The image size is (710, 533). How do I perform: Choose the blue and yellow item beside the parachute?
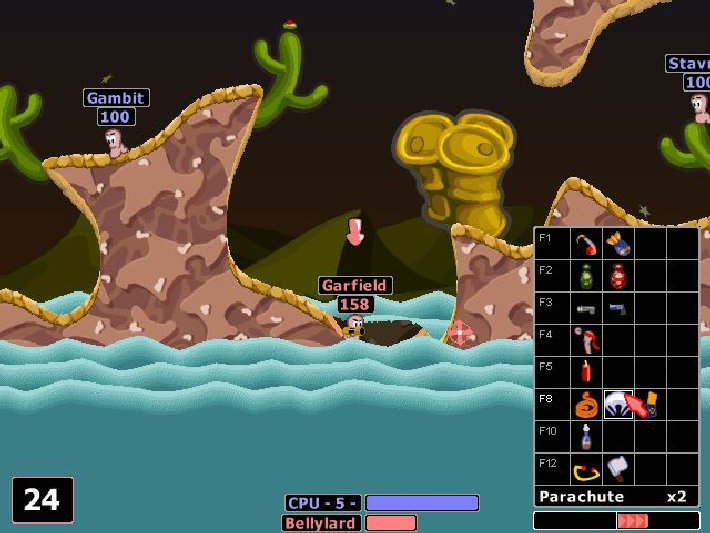pyautogui.click(x=650, y=404)
